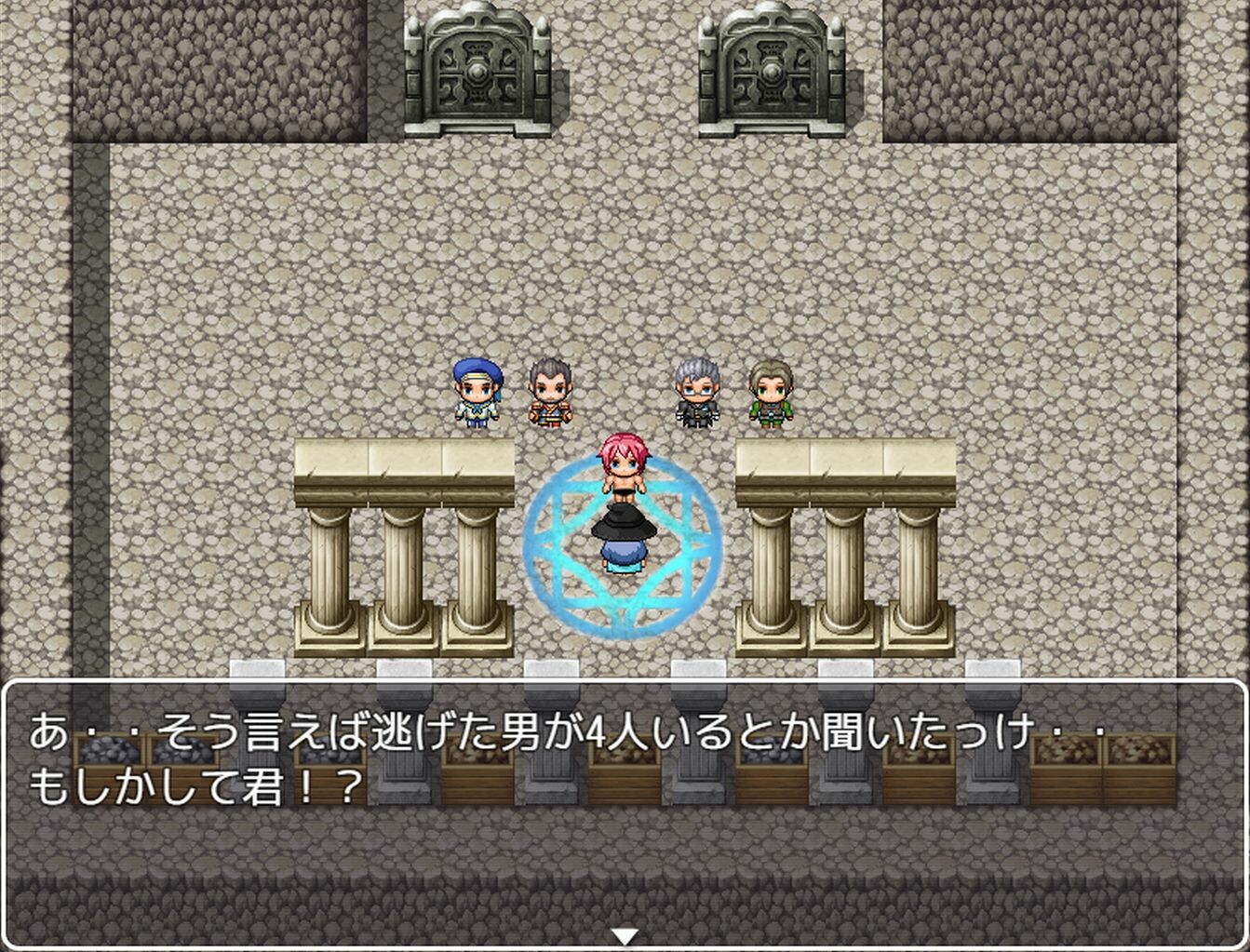Select the blue-capped sailor NPC

477,393
